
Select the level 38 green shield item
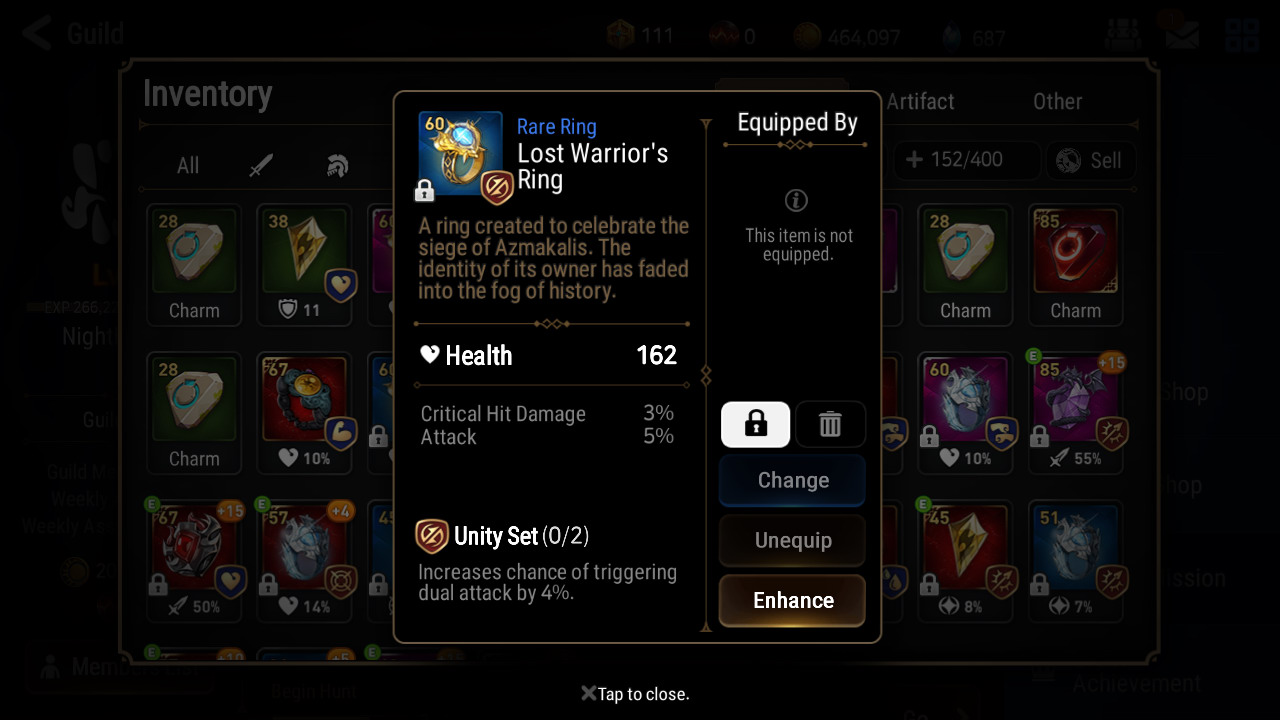coord(304,264)
